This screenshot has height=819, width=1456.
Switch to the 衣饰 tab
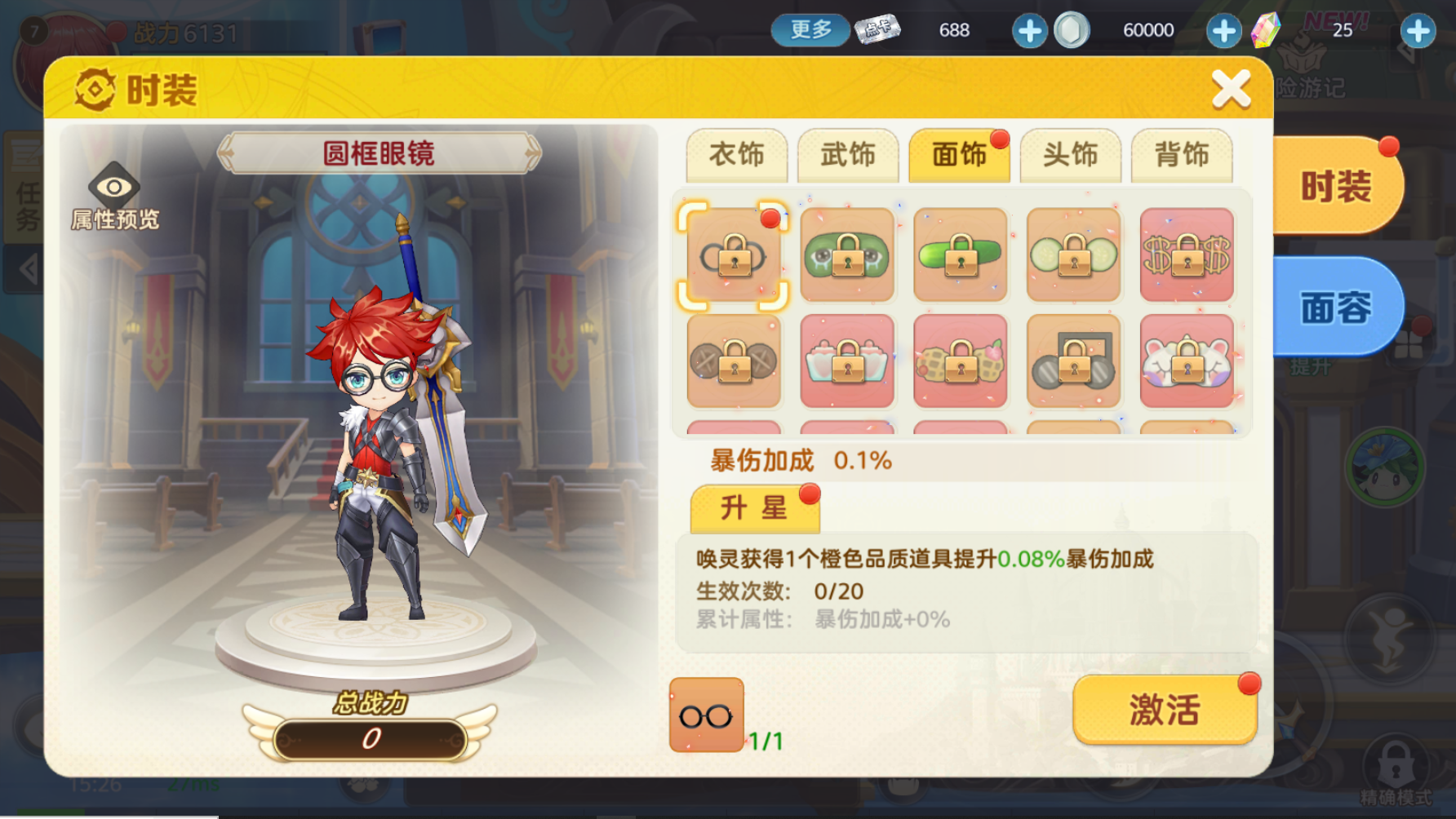737,155
